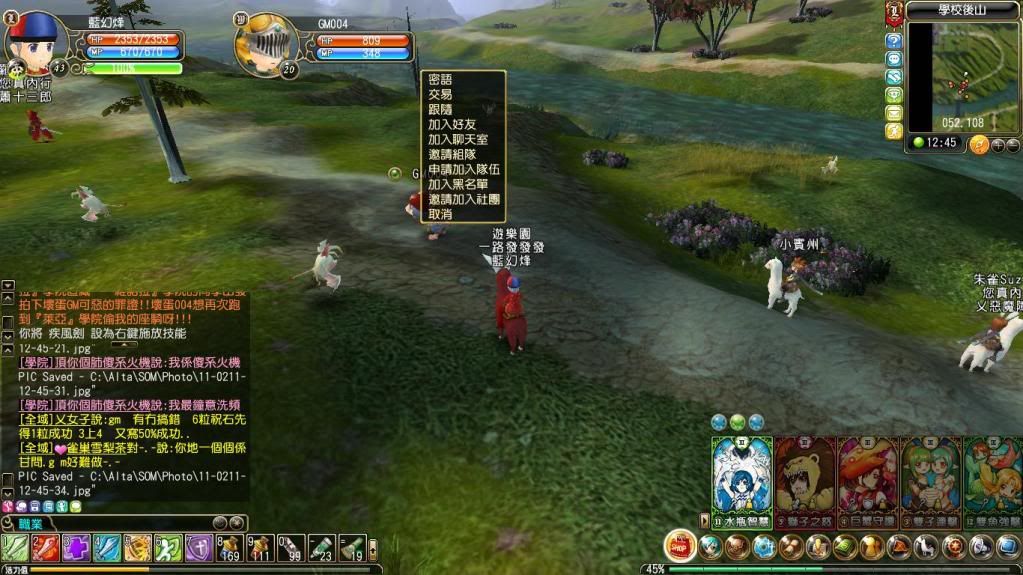This screenshot has height=575, width=1023.
Task: Choose 密語 (whisper) in the context menu
Action: click(440, 79)
